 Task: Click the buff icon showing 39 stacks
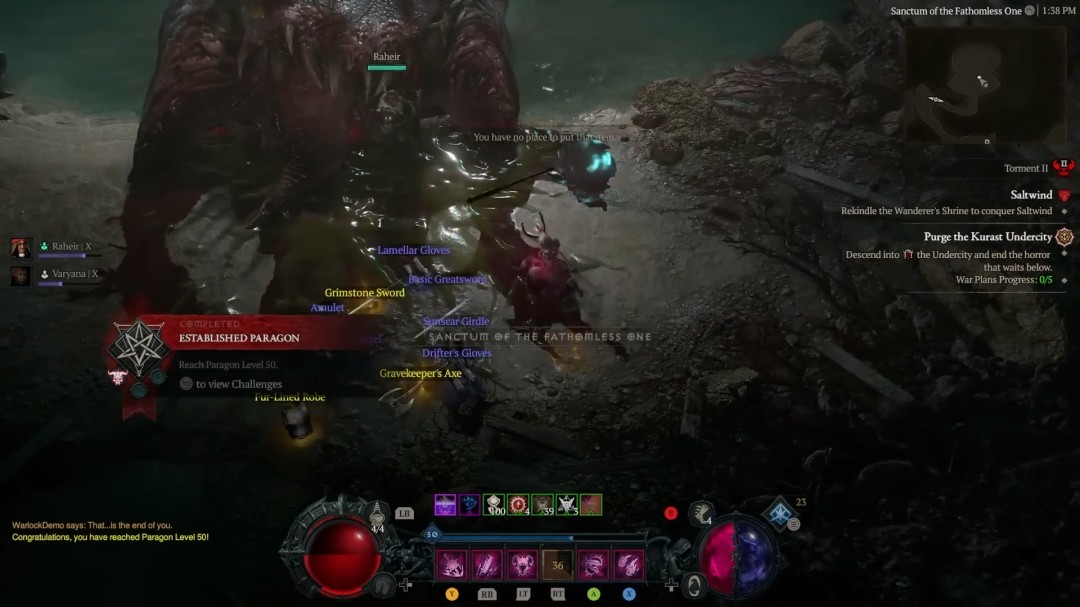coord(543,505)
